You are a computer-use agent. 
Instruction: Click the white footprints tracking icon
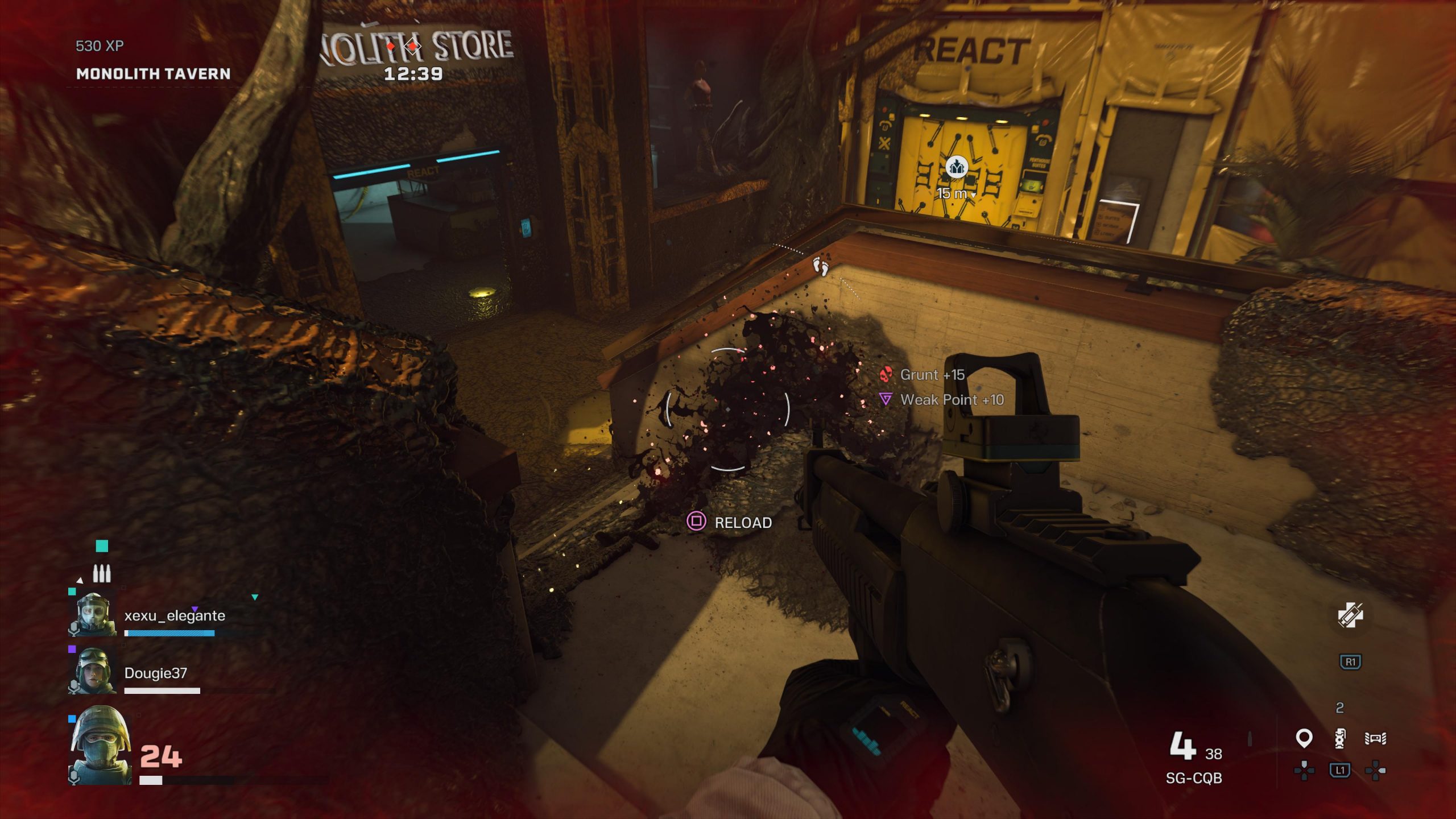820,266
